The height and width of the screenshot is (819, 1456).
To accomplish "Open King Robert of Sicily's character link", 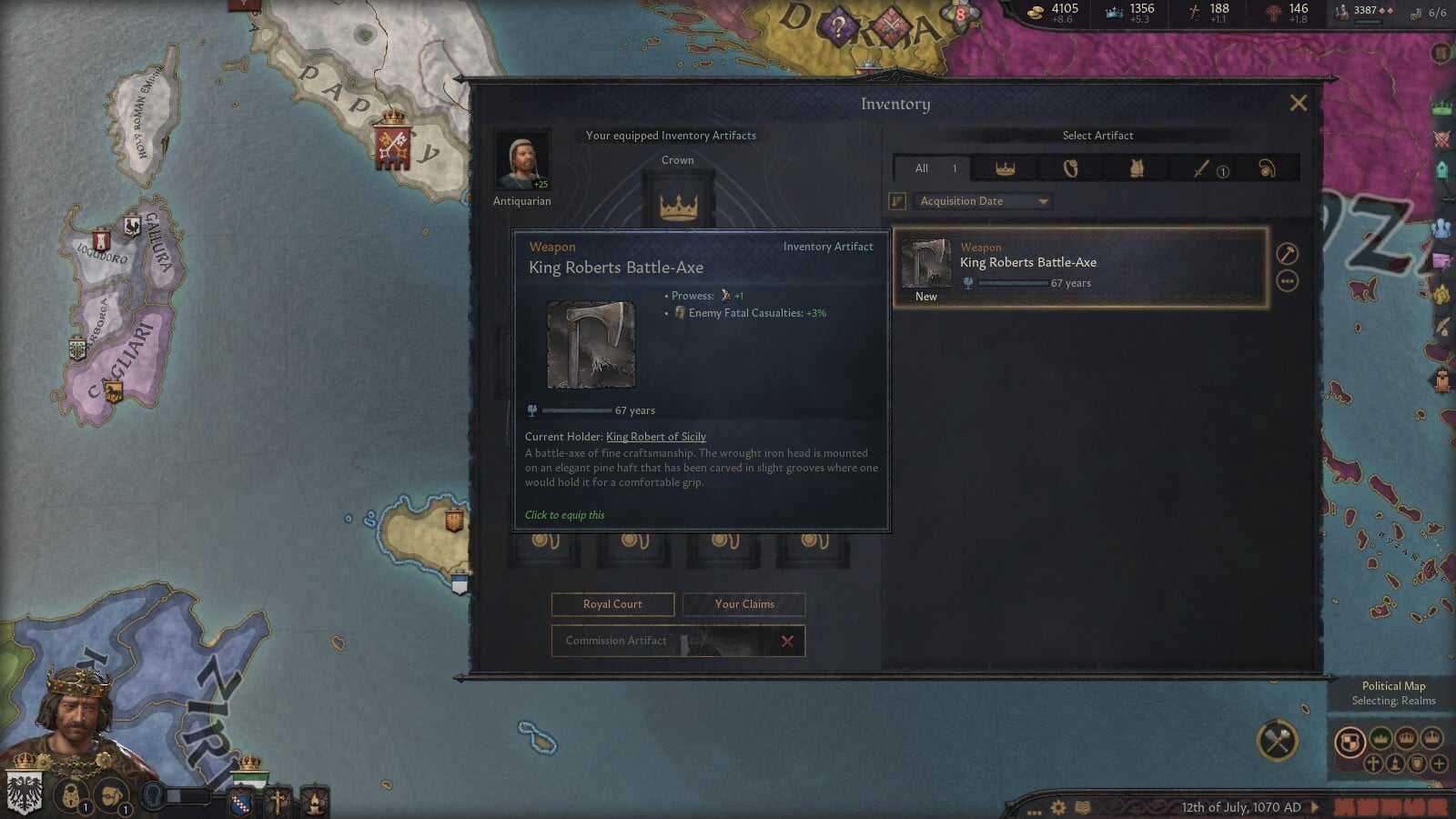I will (x=655, y=437).
